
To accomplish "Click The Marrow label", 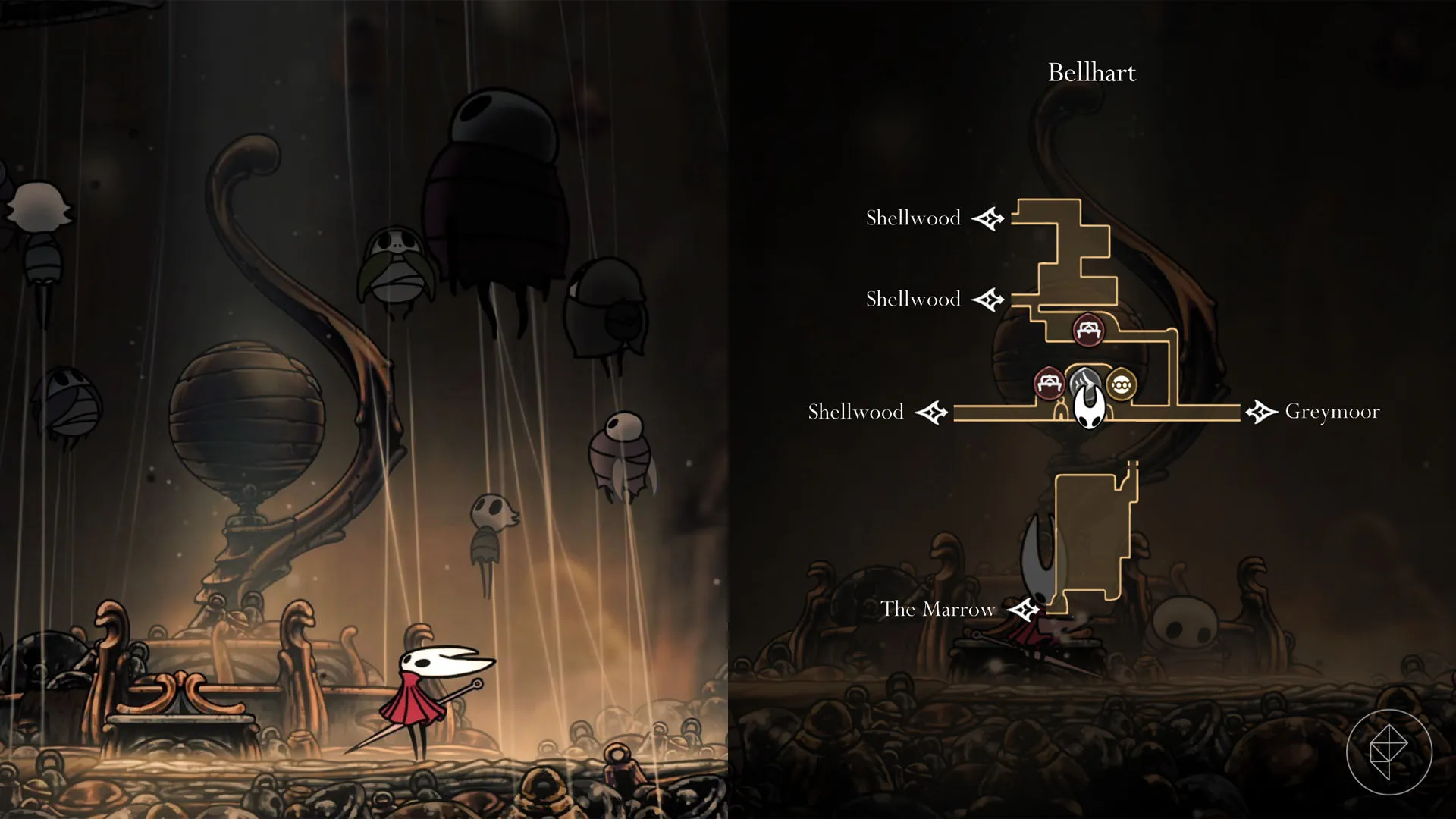I will tap(938, 609).
